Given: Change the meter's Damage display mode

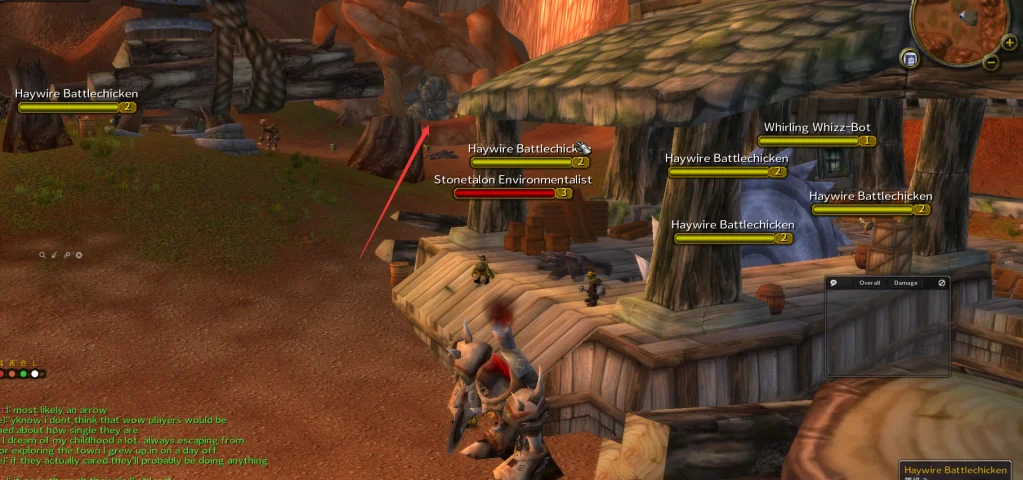Looking at the screenshot, I should point(905,283).
